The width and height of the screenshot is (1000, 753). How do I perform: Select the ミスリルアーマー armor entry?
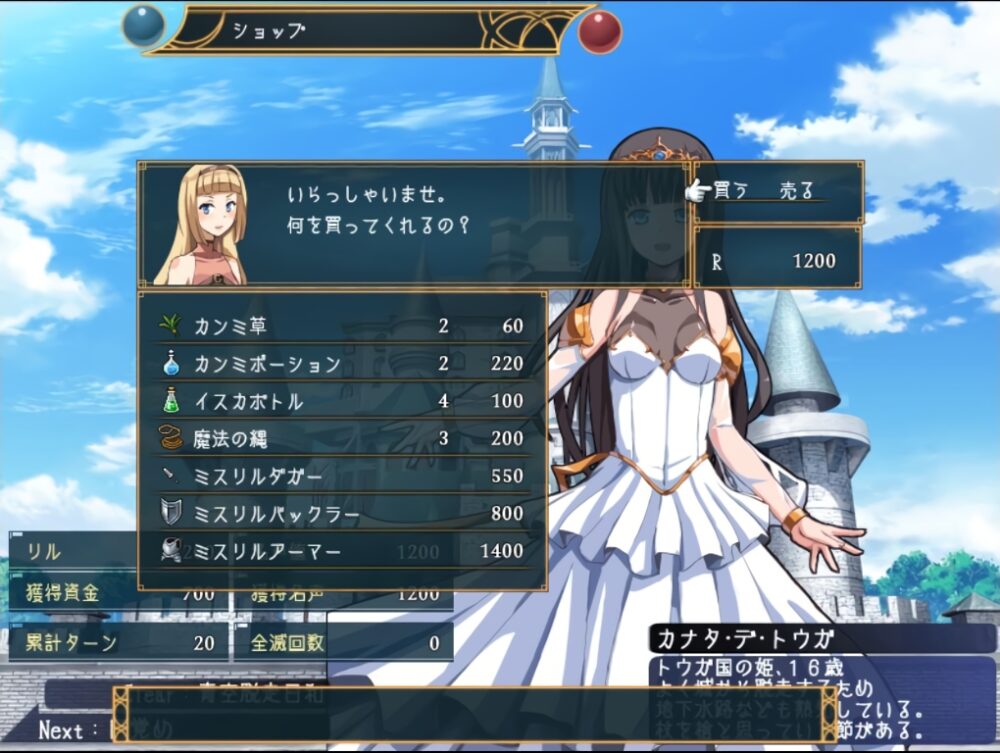tap(342, 551)
